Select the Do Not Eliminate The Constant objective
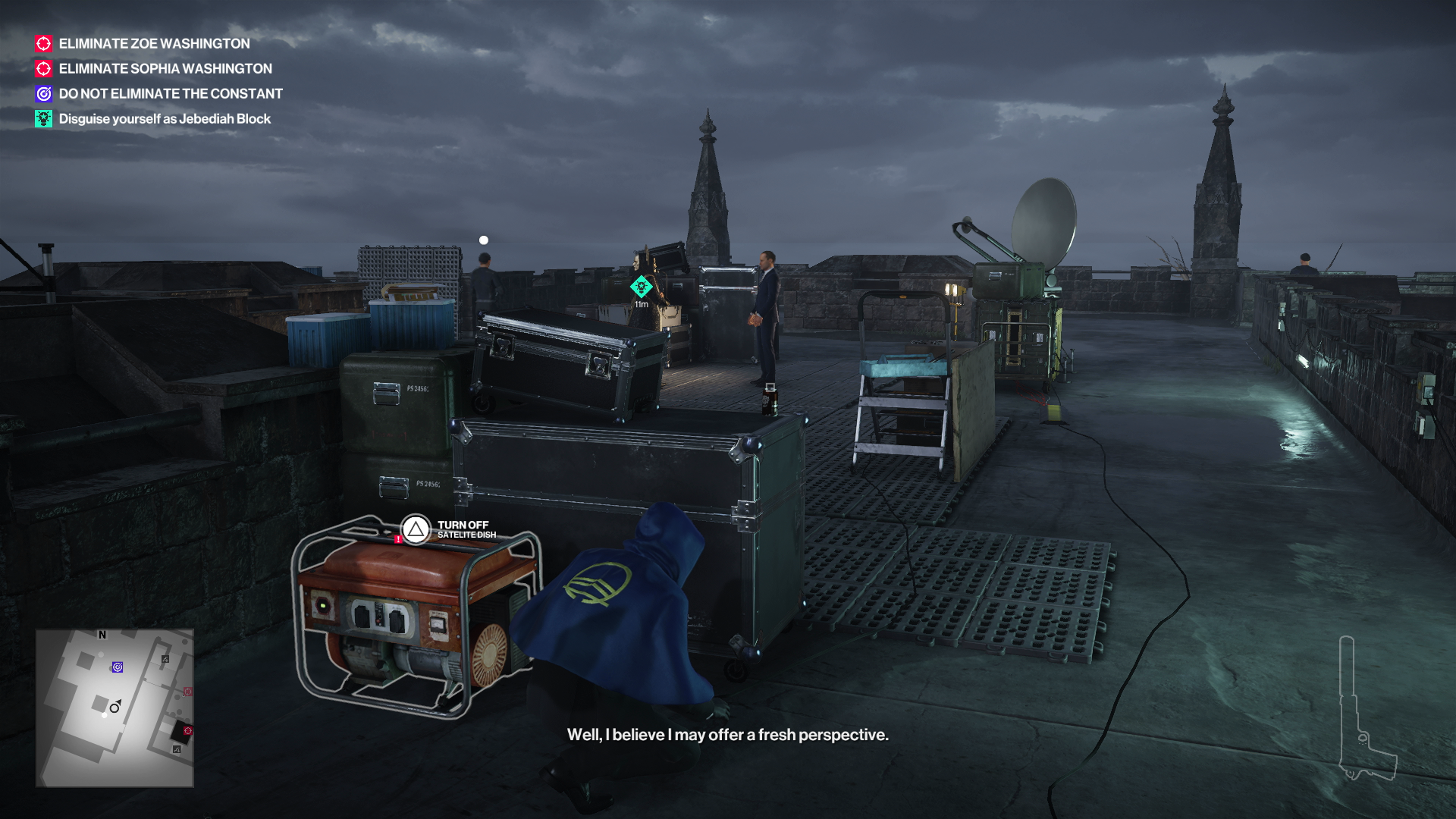The width and height of the screenshot is (1456, 819). (x=170, y=94)
